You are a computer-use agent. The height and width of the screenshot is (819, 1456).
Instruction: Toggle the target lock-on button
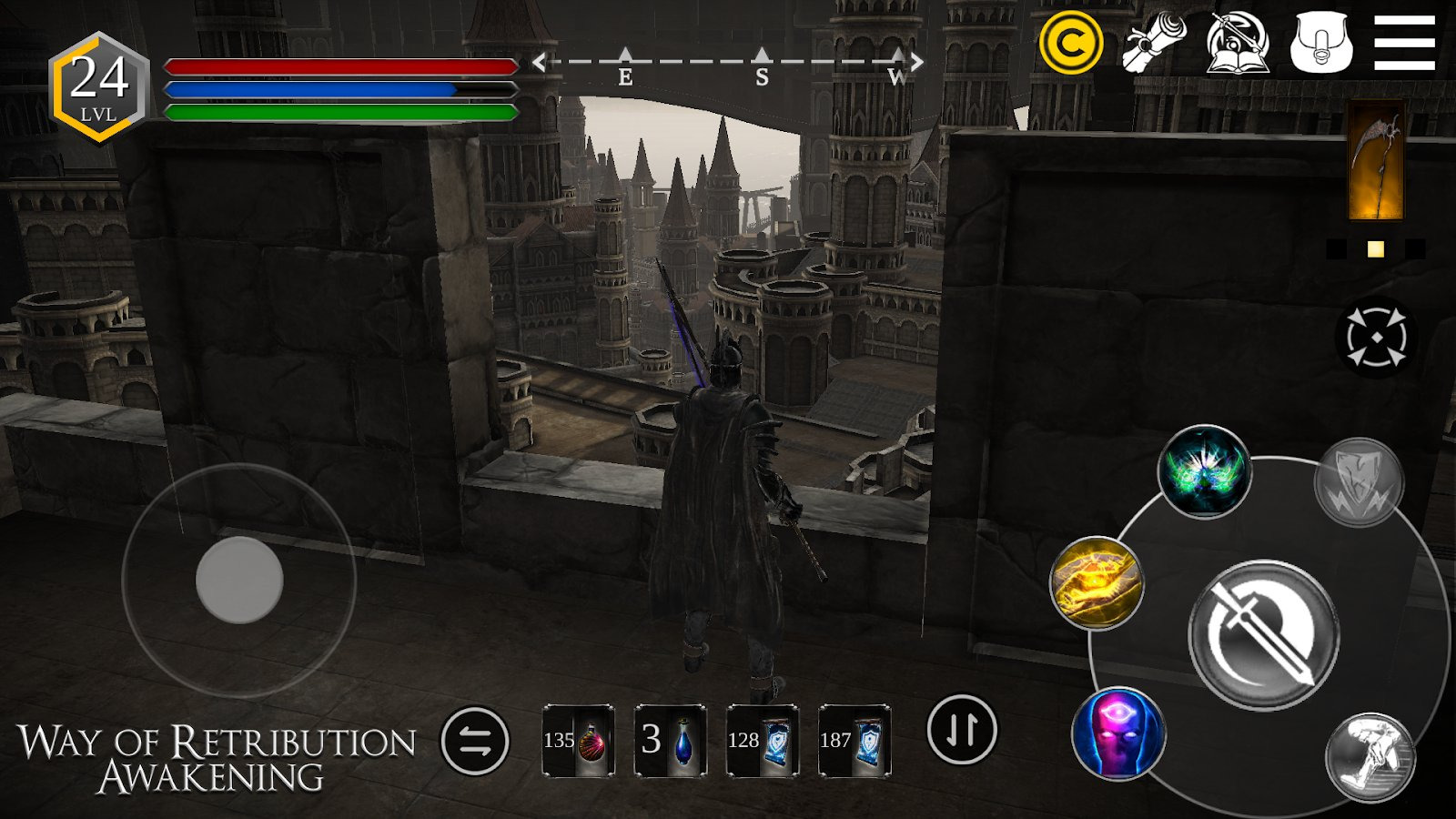point(1376,338)
